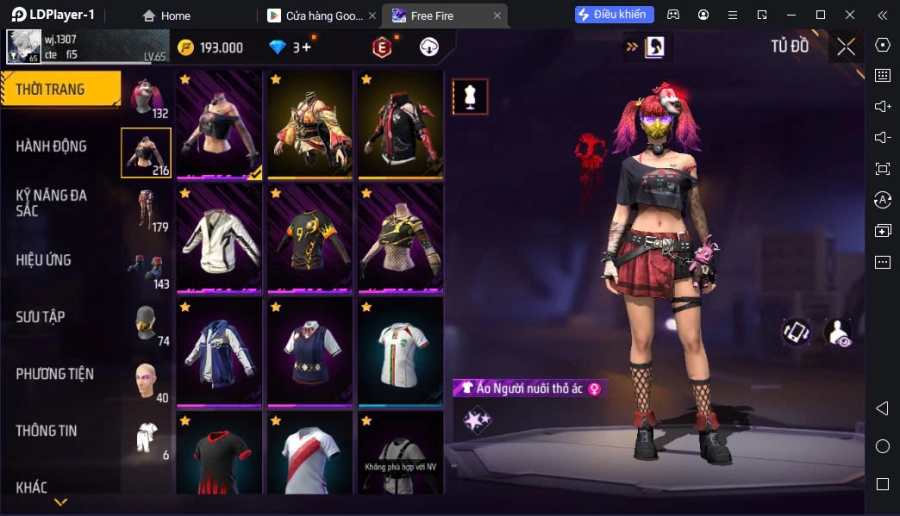Switch to the Home tab in LDPlayer
This screenshot has width=900, height=516.
point(166,15)
